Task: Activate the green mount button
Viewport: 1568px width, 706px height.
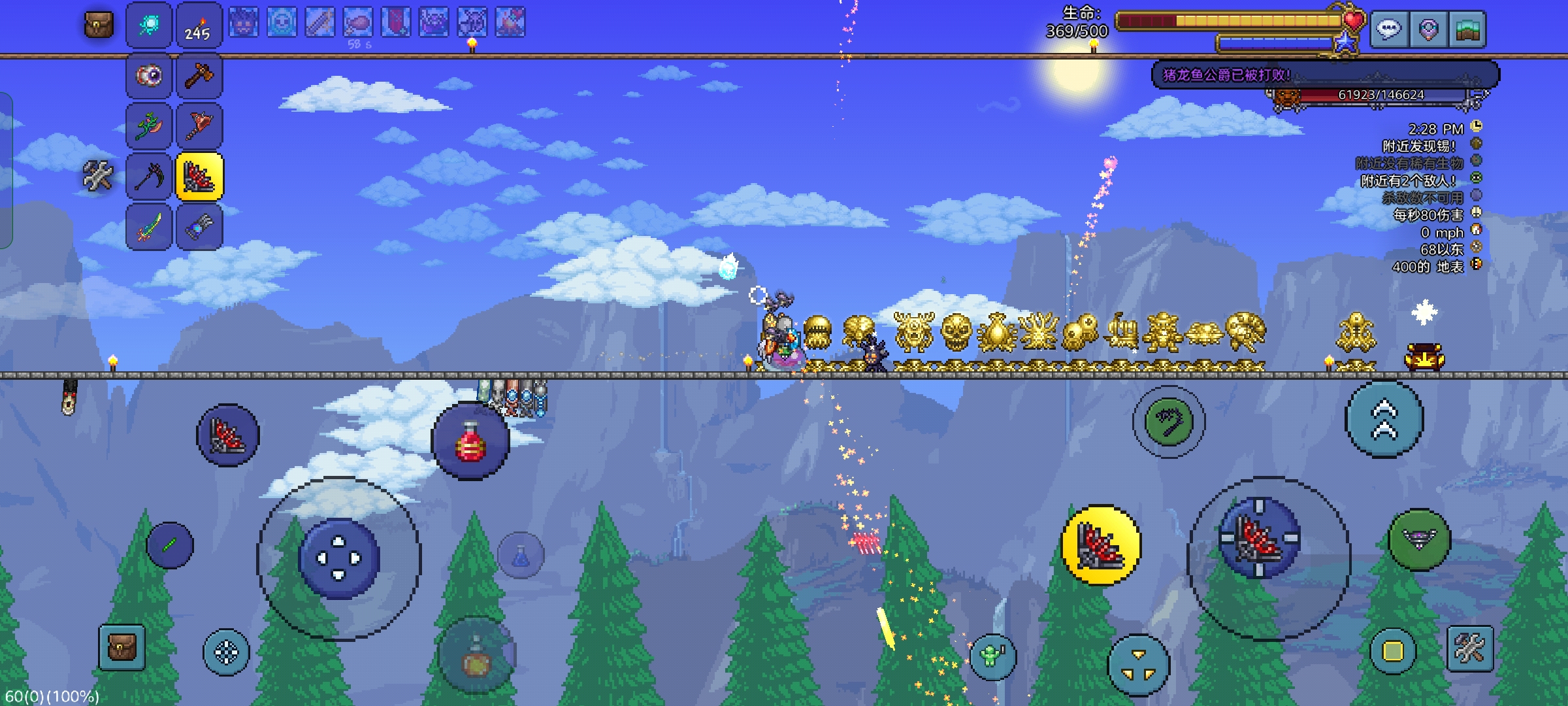Action: tap(1419, 540)
